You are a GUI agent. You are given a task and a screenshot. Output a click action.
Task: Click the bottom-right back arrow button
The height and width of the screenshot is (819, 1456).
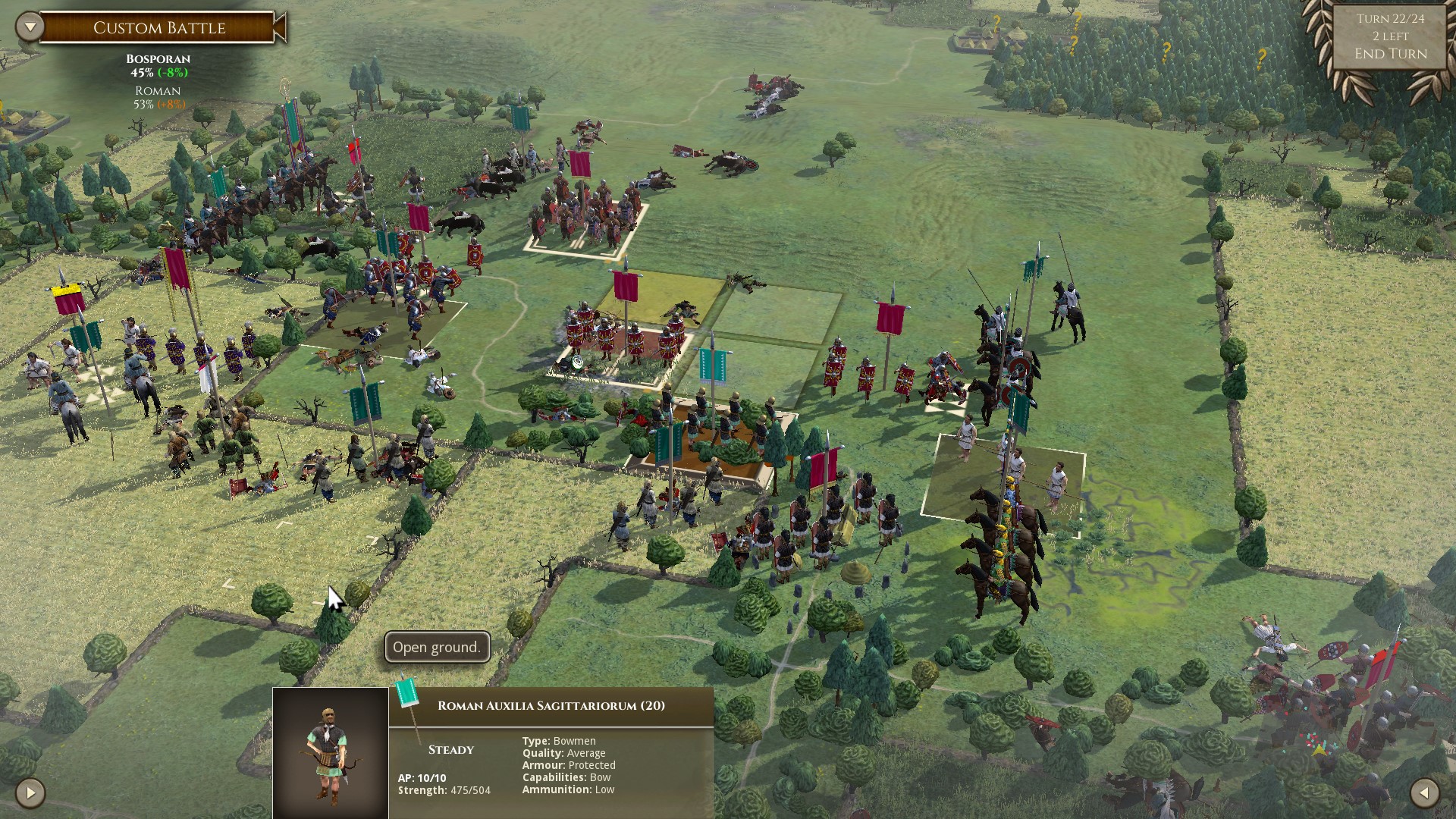coord(1424,793)
